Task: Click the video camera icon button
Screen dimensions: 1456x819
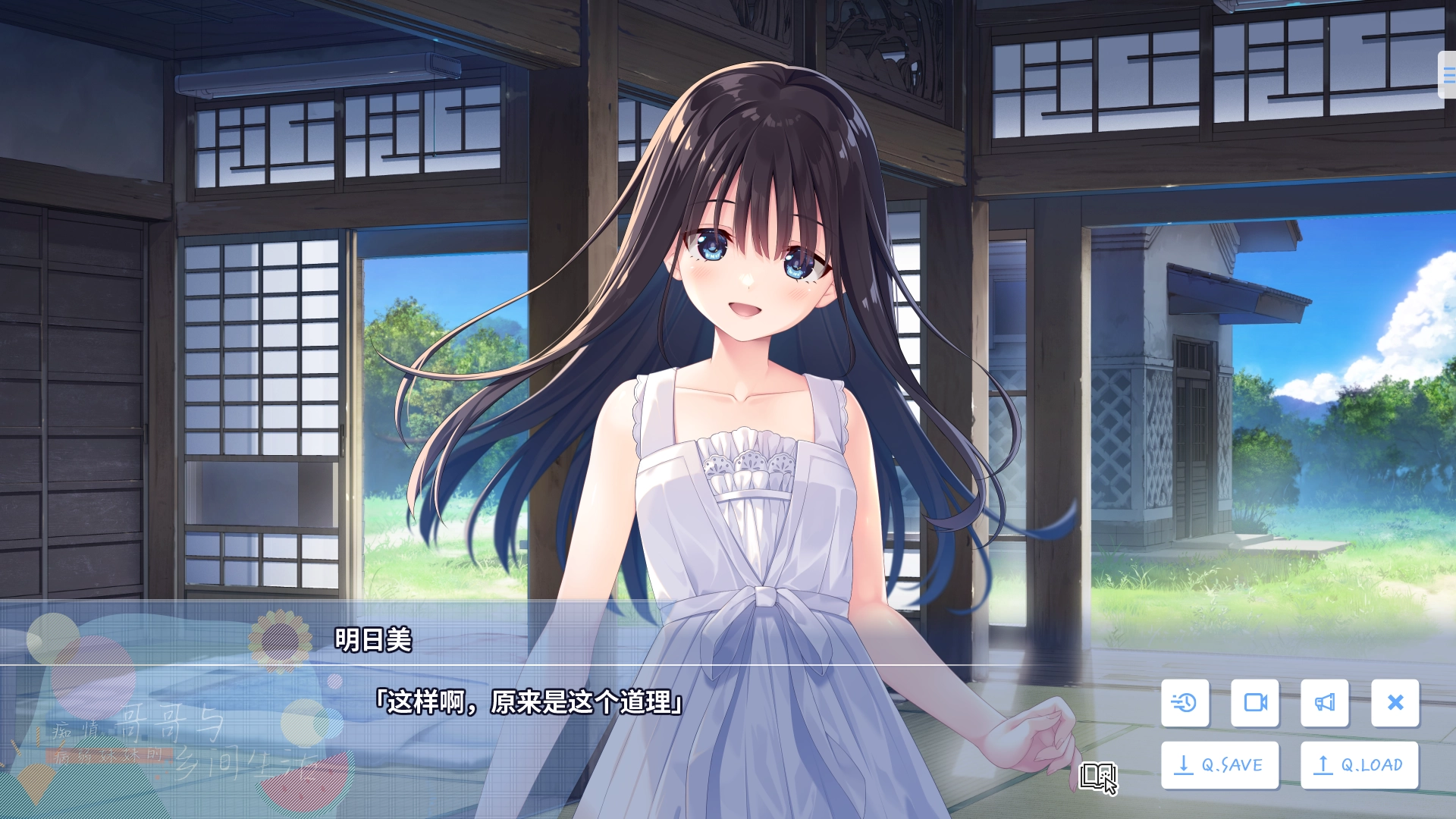Action: pos(1255,703)
